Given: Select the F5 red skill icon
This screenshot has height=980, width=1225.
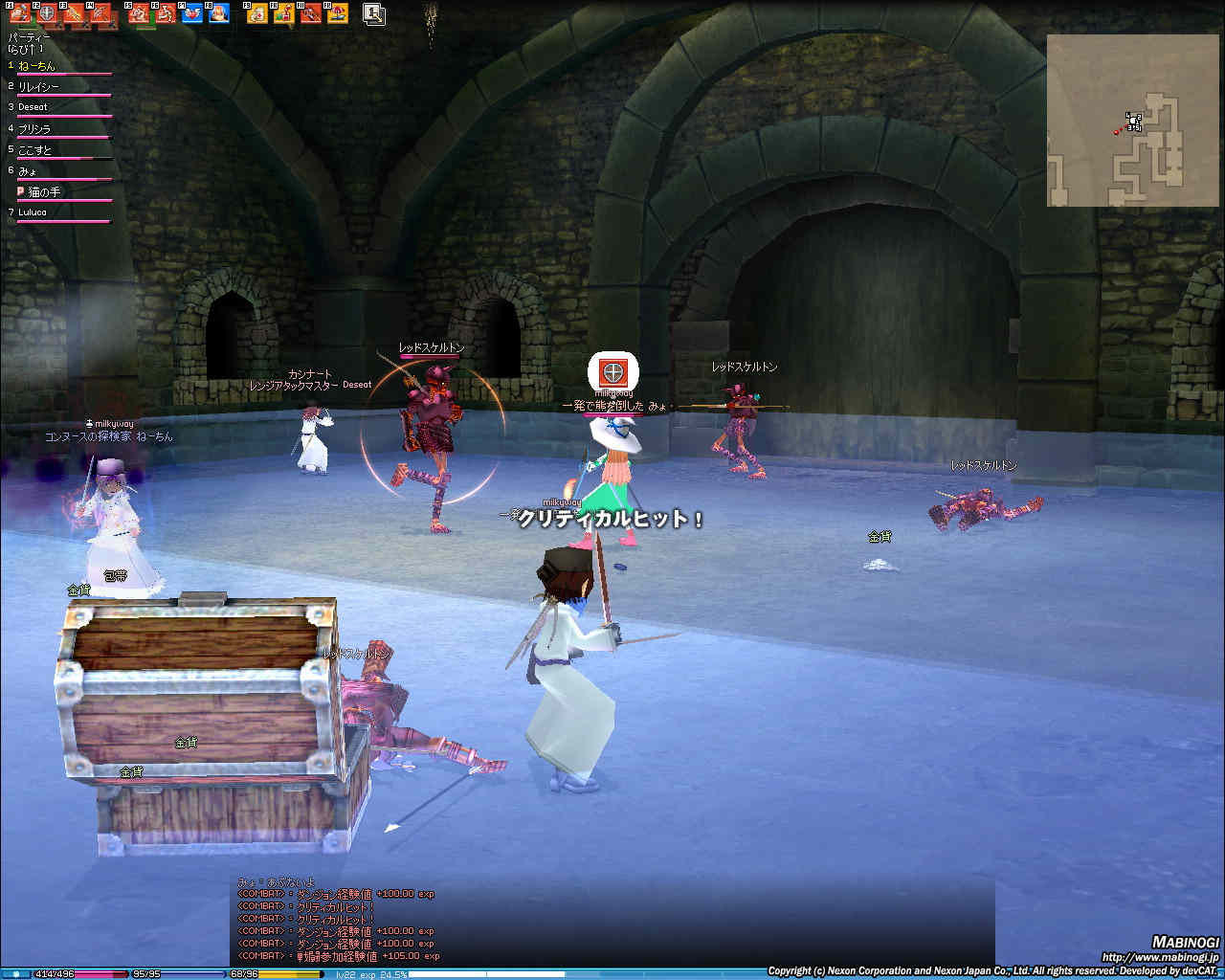Looking at the screenshot, I should pyautogui.click(x=139, y=13).
